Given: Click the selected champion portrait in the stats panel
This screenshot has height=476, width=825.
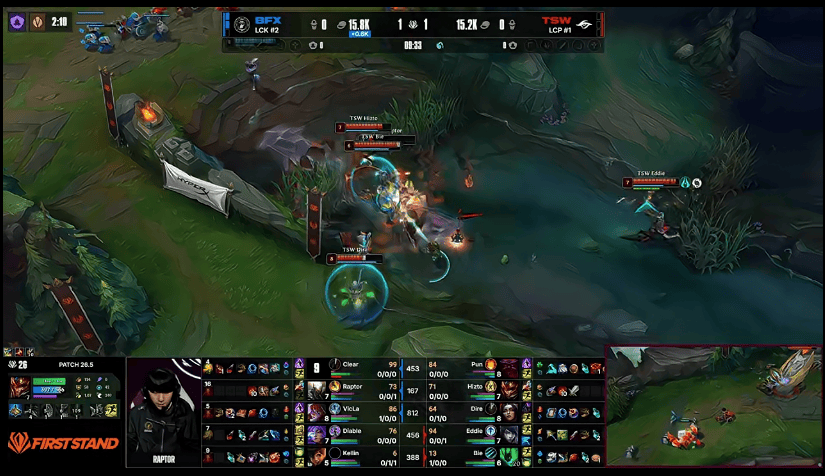Looking at the screenshot, I should tap(18, 388).
